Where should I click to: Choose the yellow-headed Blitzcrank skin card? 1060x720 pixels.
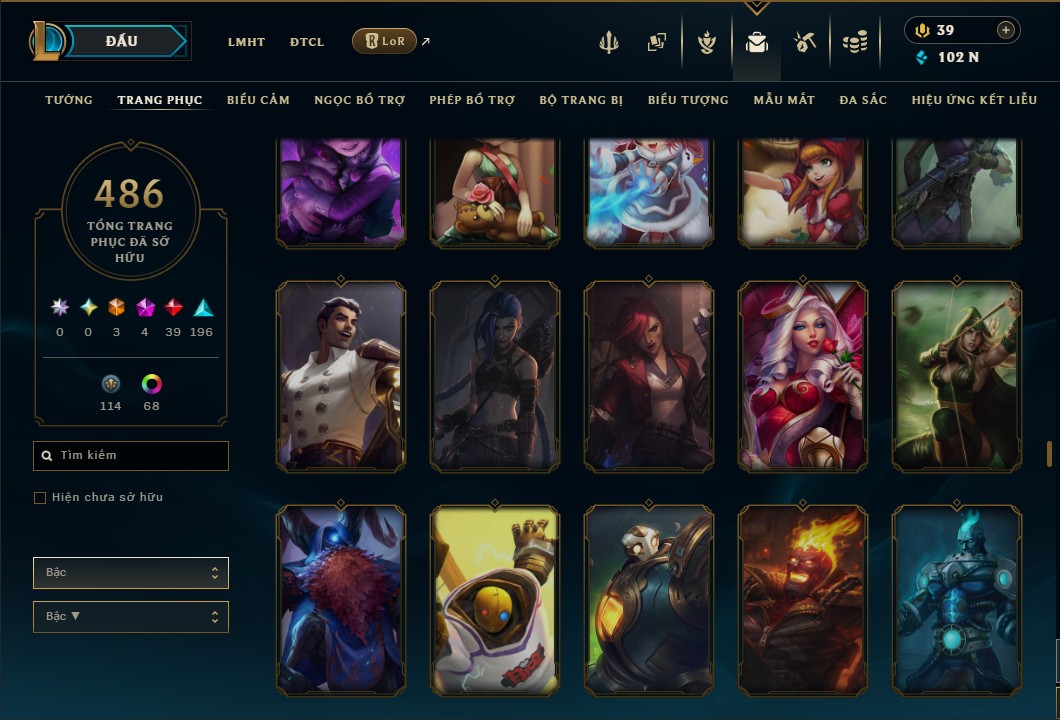(495, 600)
